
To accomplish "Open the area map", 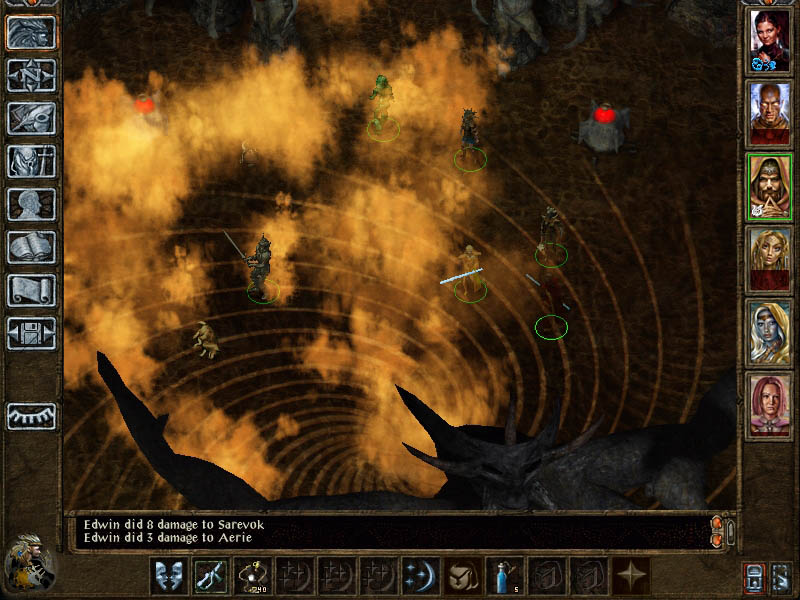I will tap(31, 76).
